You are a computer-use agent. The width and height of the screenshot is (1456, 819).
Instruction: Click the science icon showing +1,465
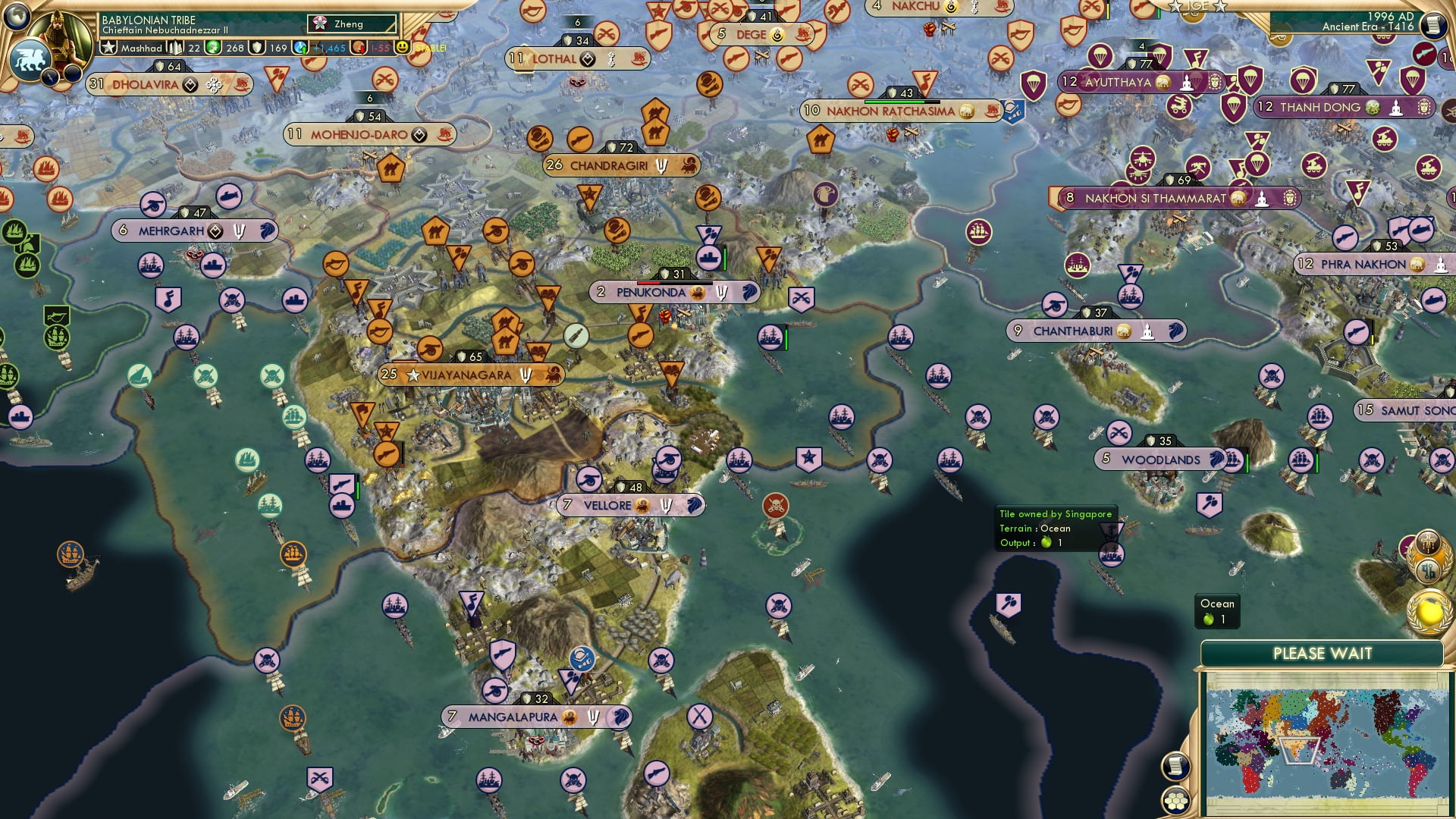coord(299,47)
